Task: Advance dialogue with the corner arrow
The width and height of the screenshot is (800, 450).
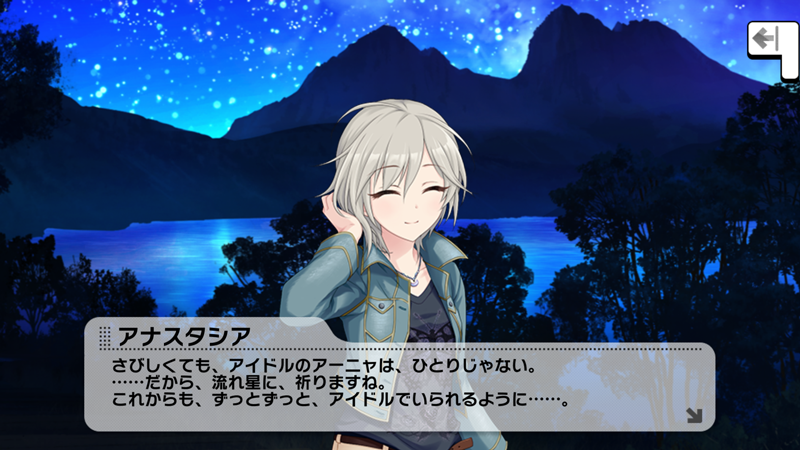Action: (x=694, y=415)
